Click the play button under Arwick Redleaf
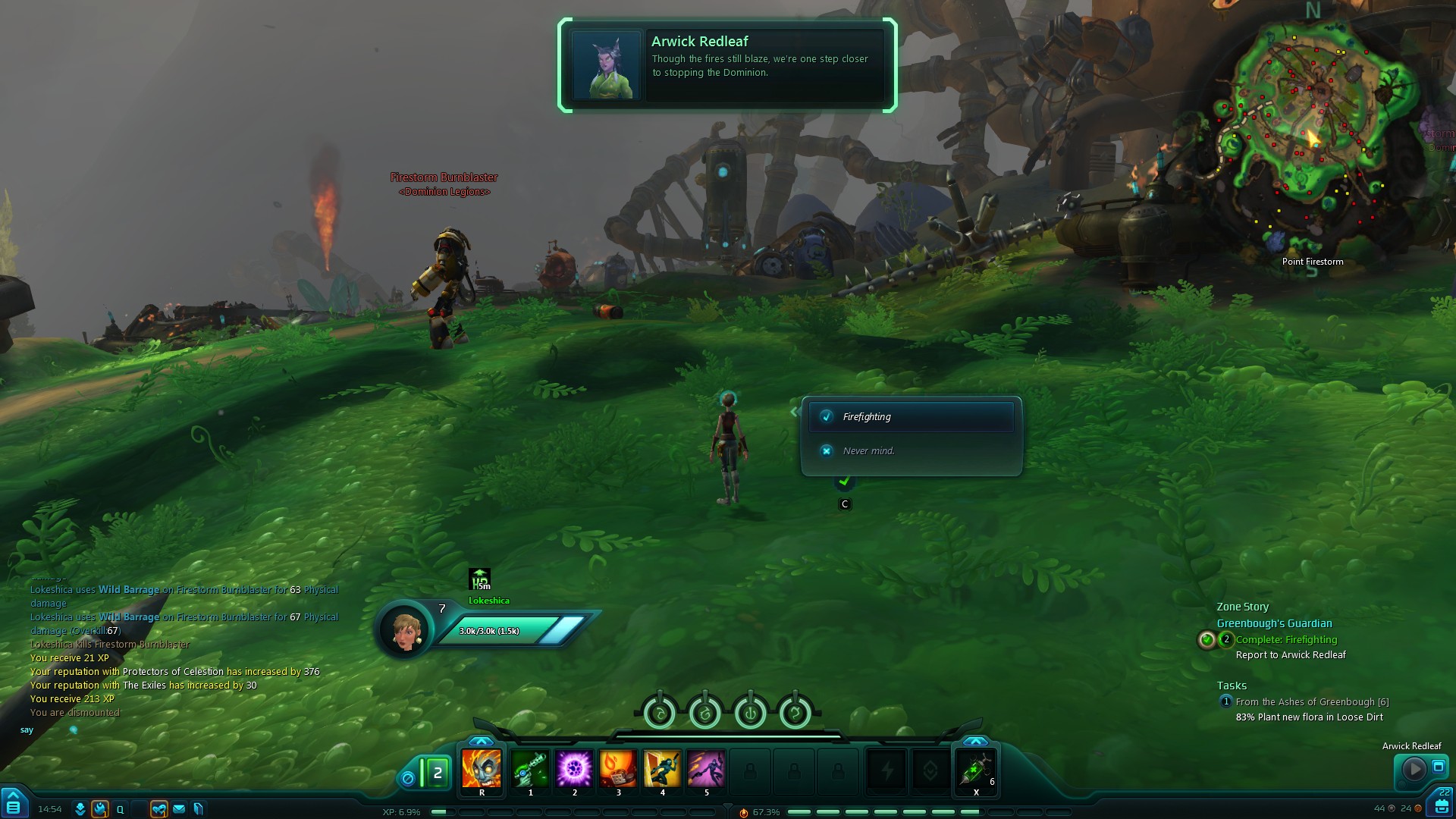 tap(1414, 769)
